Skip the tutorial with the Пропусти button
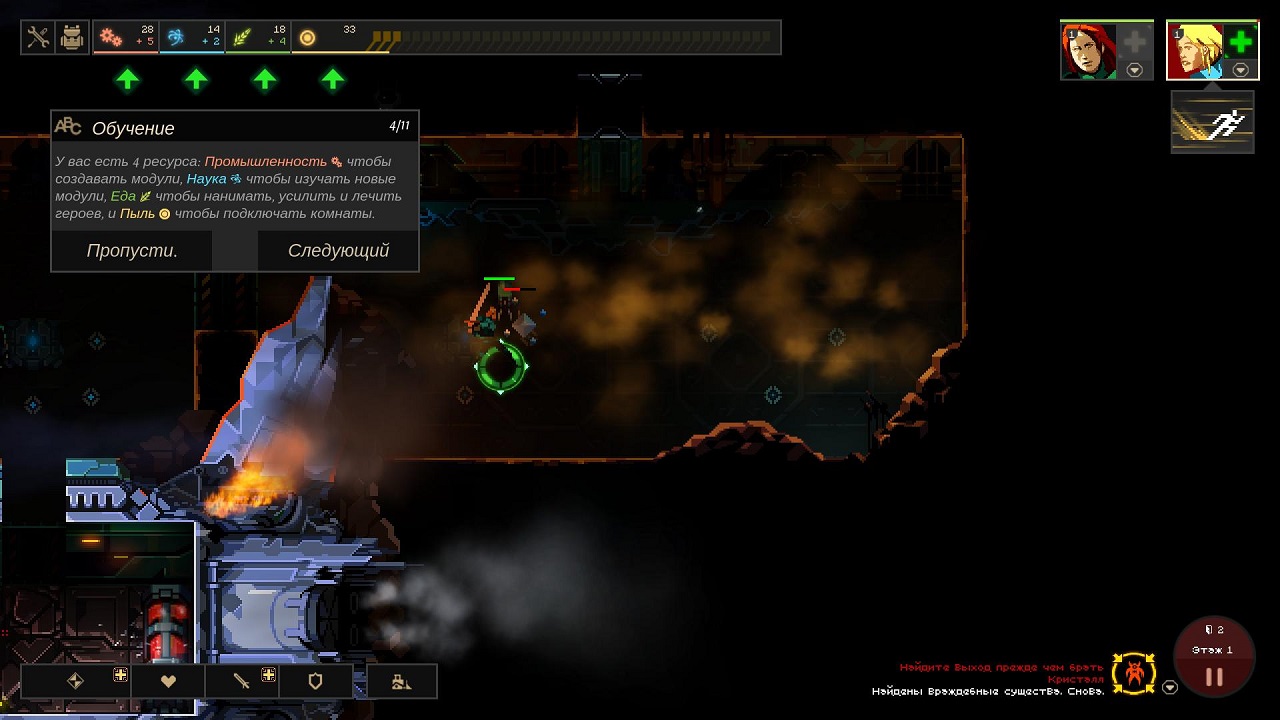The height and width of the screenshot is (720, 1280). pyautogui.click(x=132, y=251)
